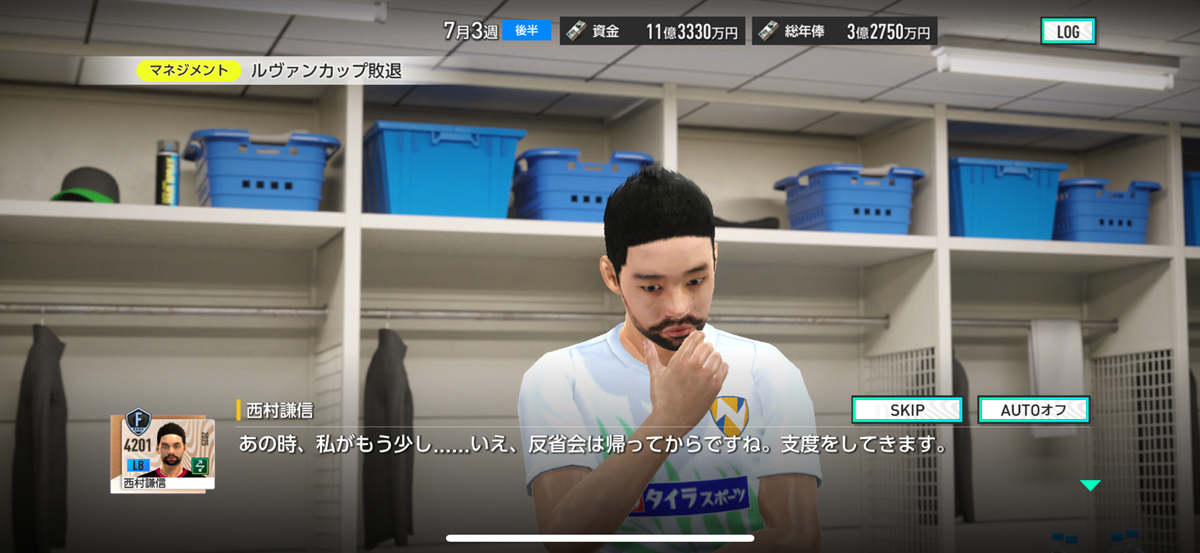Skip the dialogue with SKIP button
The height and width of the screenshot is (553, 1200).
907,410
